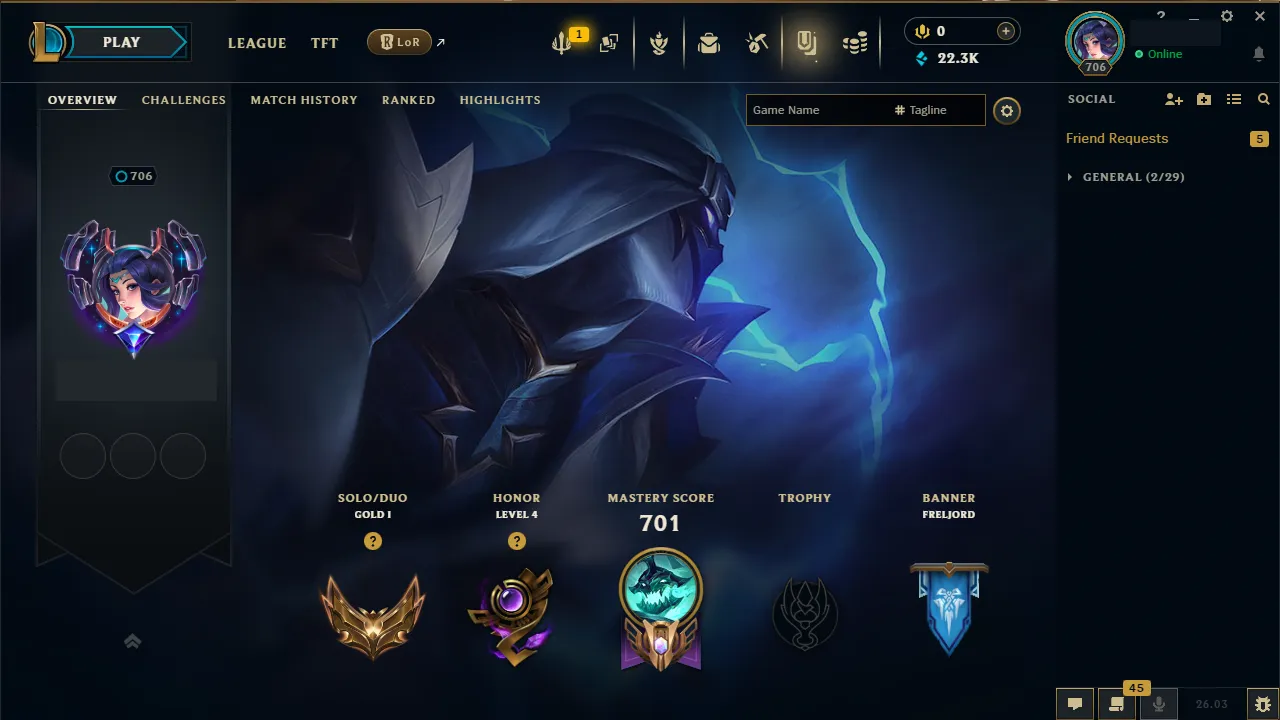Open Your Shop icon in the navbar
Image resolution: width=1280 pixels, height=720 pixels.
(808, 42)
